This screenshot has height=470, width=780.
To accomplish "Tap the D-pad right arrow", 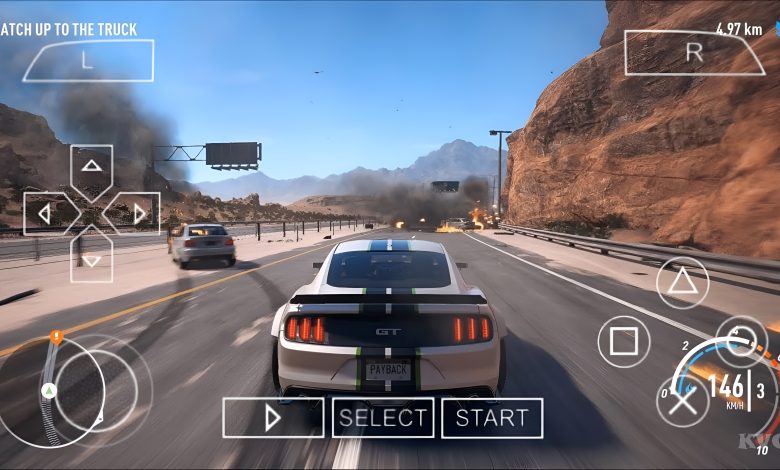I will [x=138, y=213].
